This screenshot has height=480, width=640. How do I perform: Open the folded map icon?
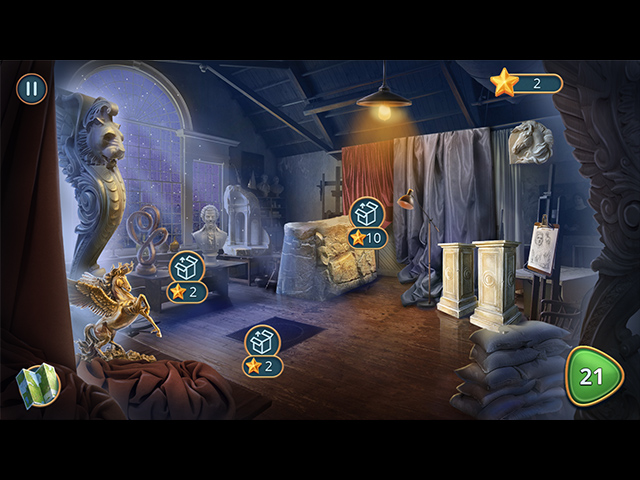[39, 386]
